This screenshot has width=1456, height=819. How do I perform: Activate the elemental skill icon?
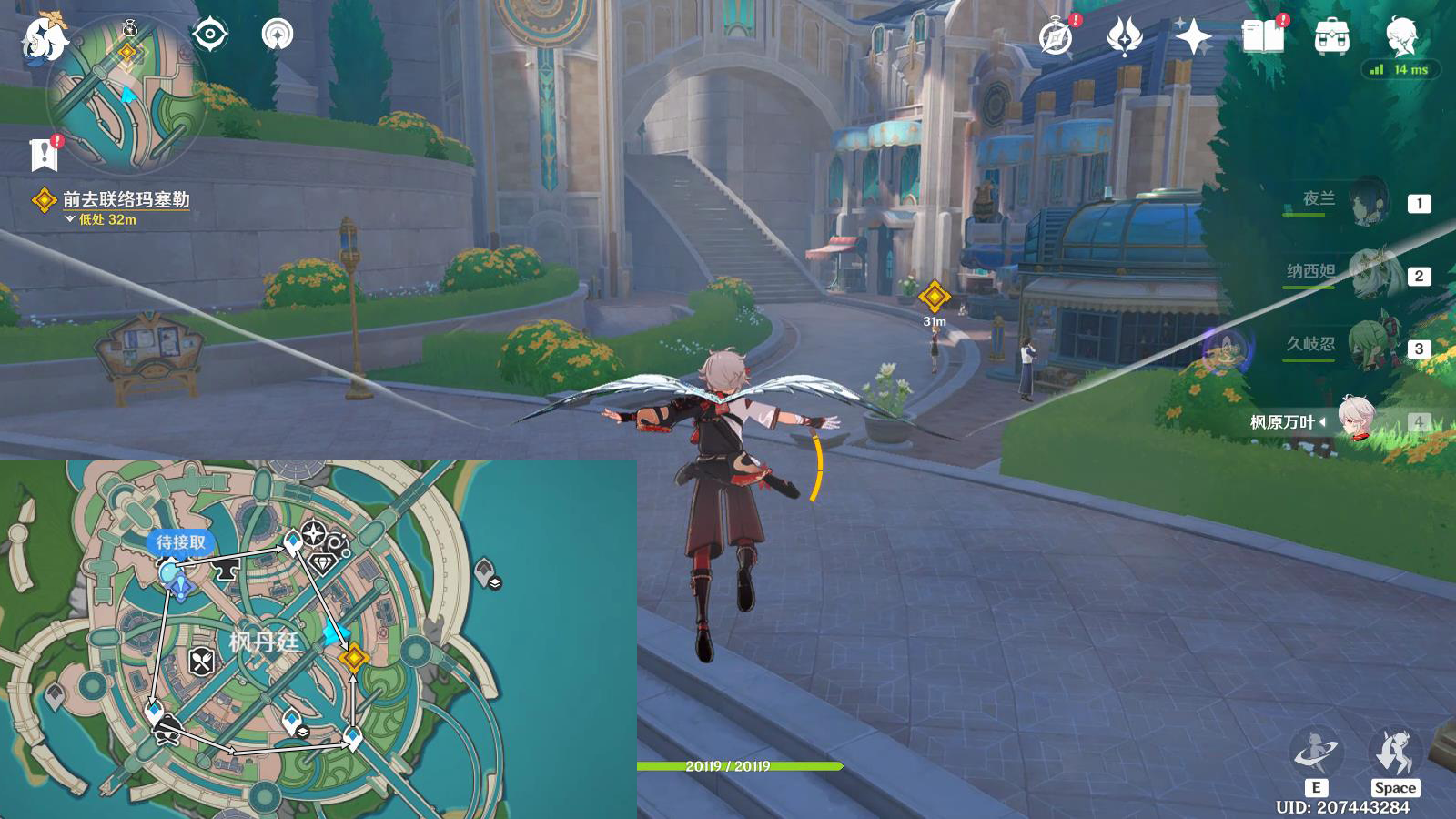coord(1315,754)
